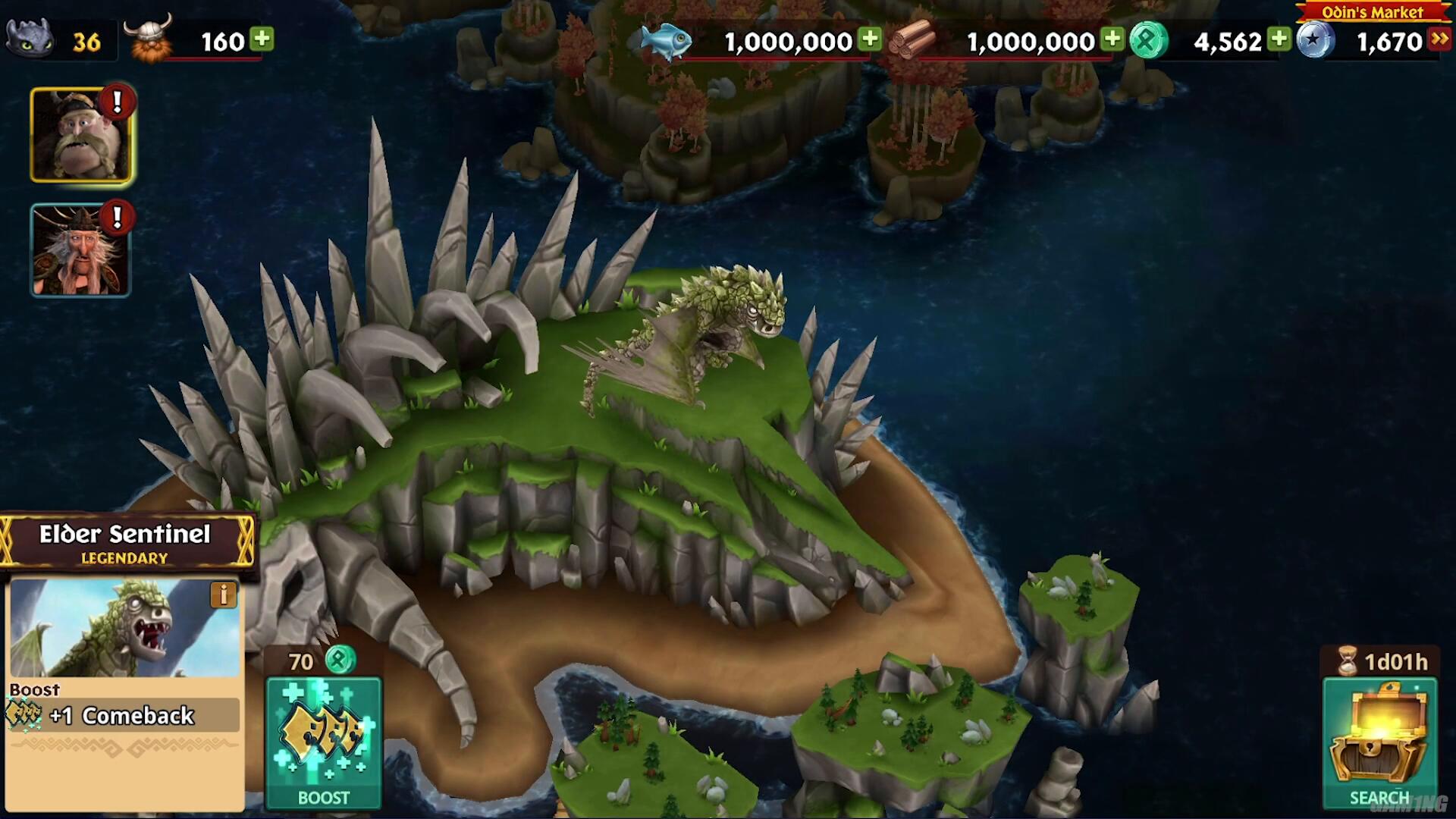
Task: Open the horned-helmet elder quest portrait
Action: pyautogui.click(x=80, y=250)
